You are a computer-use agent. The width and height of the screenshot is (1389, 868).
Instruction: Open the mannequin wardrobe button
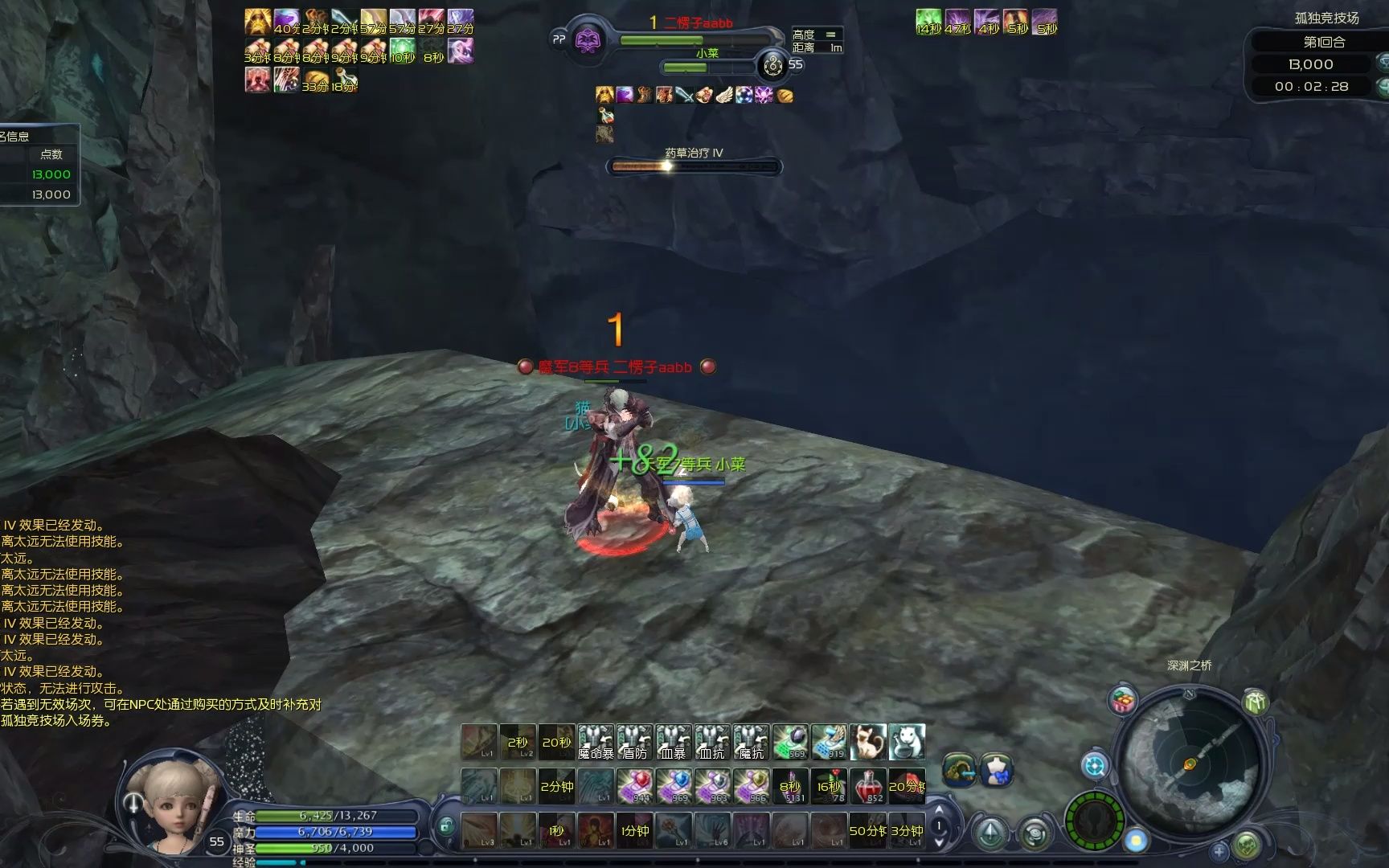[x=996, y=770]
